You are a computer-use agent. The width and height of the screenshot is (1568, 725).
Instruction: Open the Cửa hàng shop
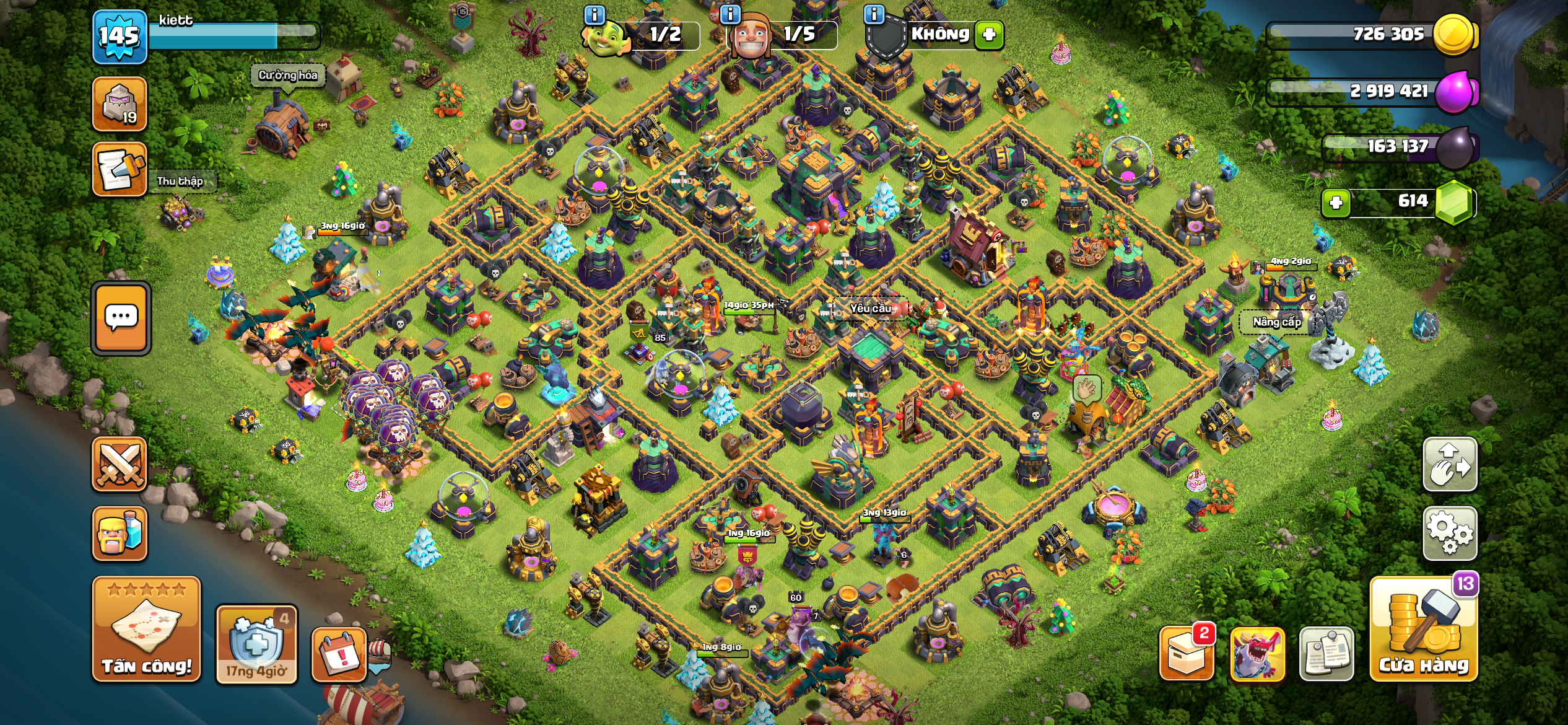(x=1423, y=630)
